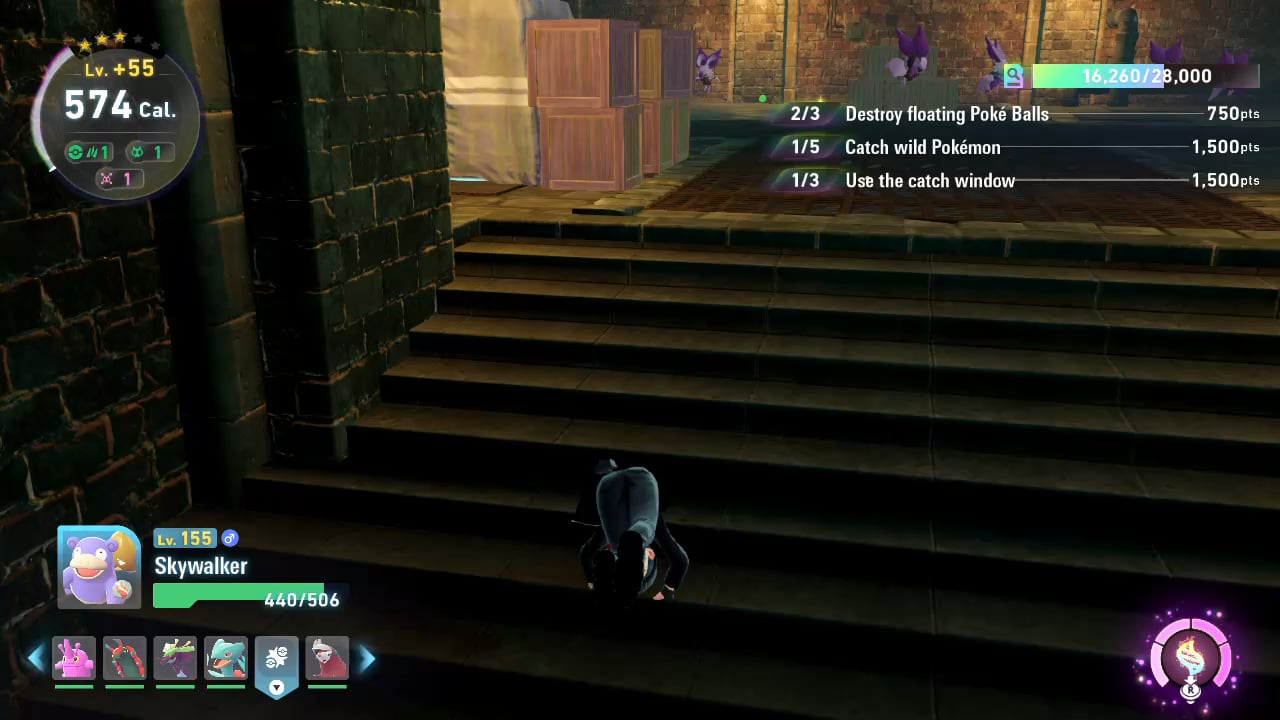The width and height of the screenshot is (1280, 720).
Task: Choose the red-and-white Pokémon party slot
Action: click(327, 659)
